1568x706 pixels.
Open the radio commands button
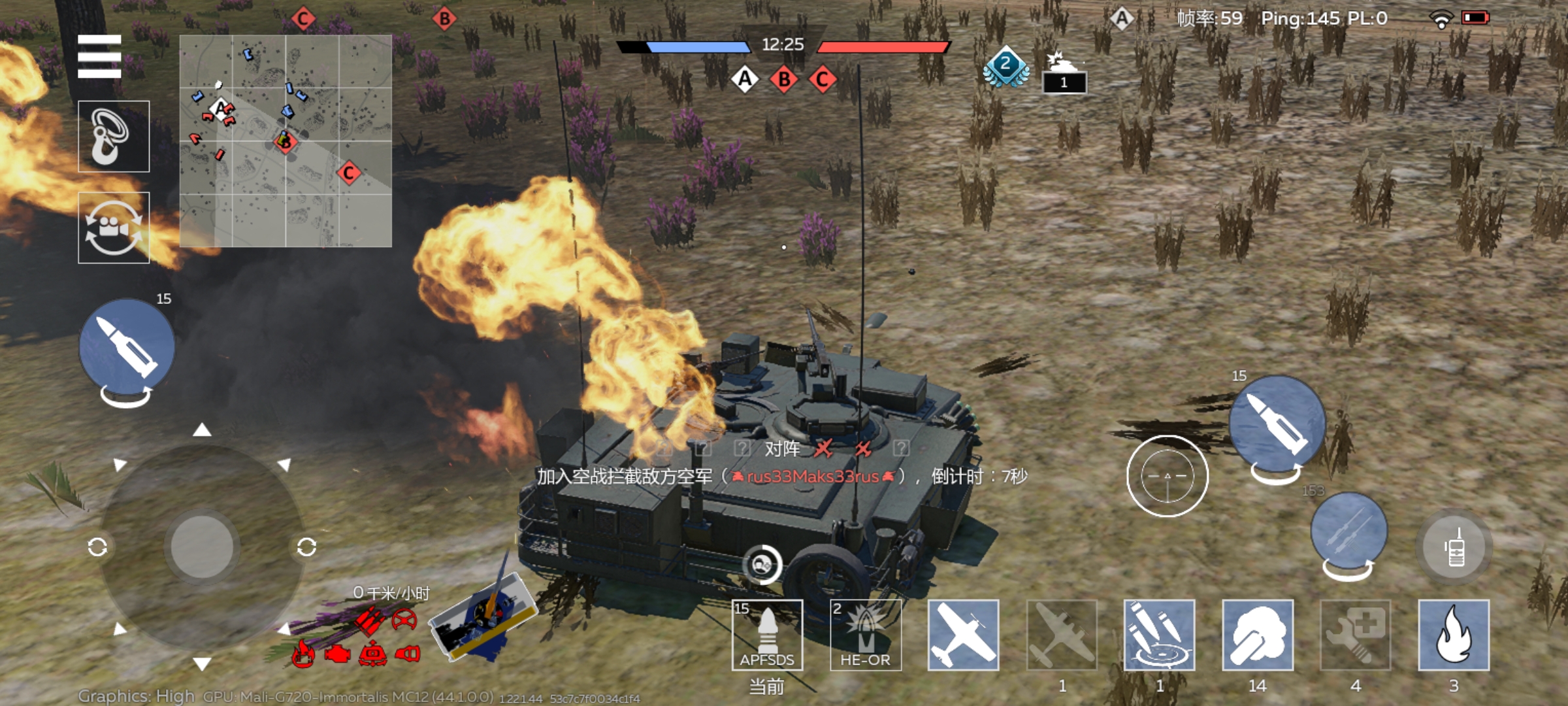[1455, 548]
